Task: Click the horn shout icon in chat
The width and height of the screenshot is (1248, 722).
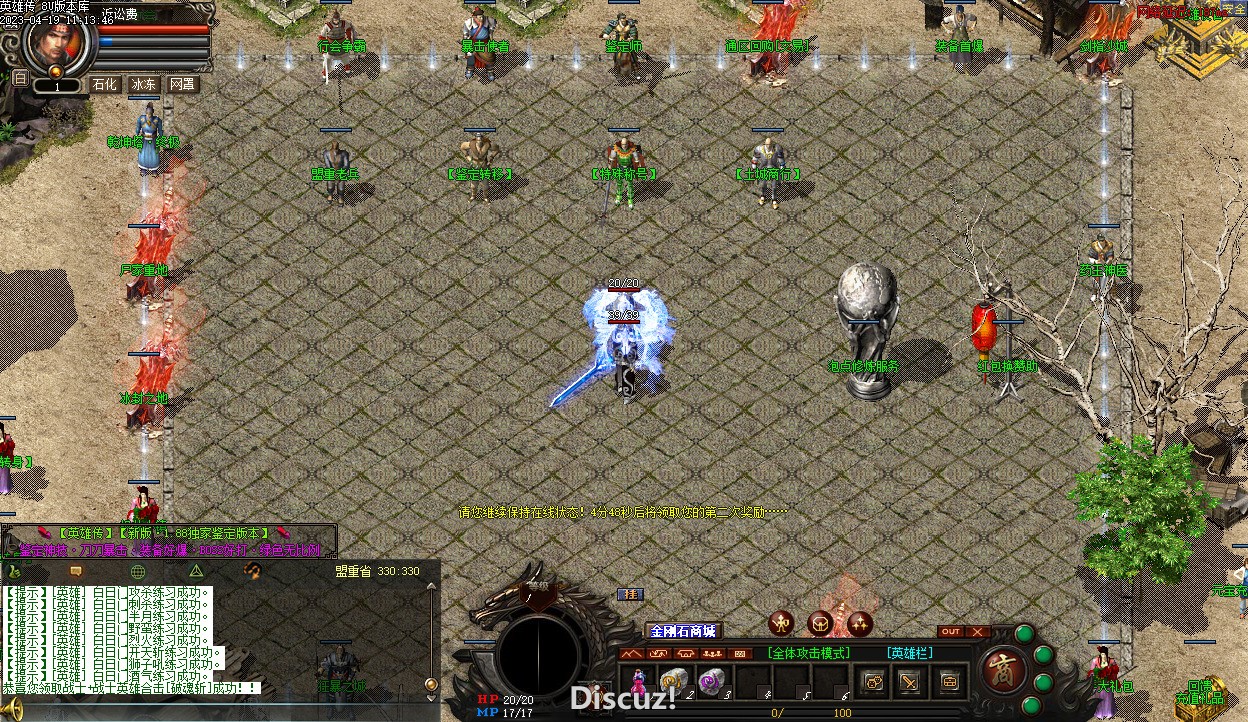Action: pos(253,570)
